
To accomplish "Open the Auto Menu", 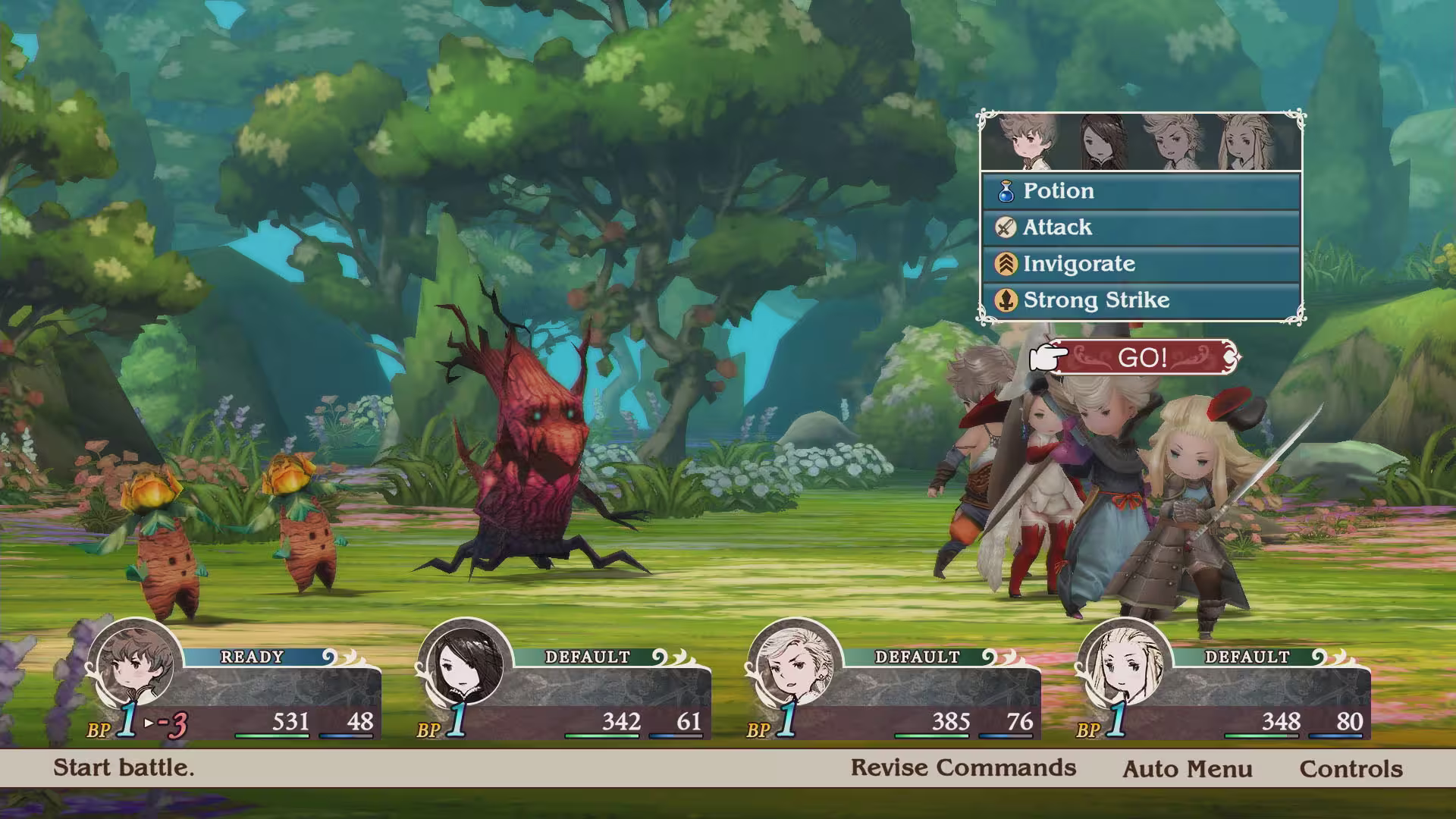I will coord(1187,769).
